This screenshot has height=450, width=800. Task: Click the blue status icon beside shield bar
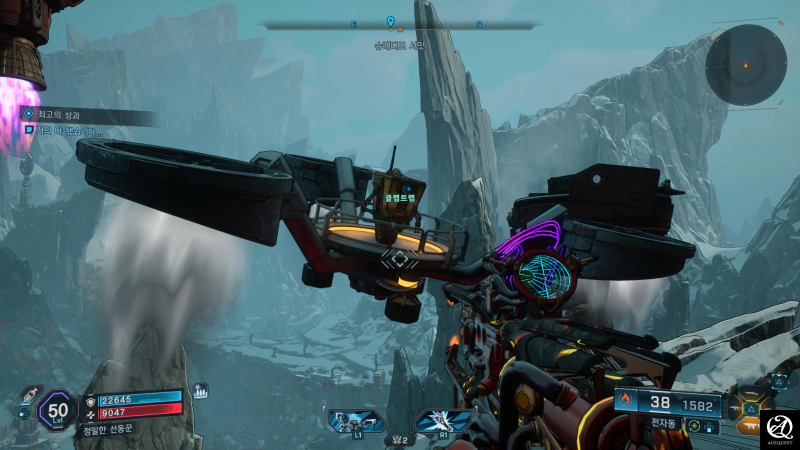pos(199,391)
